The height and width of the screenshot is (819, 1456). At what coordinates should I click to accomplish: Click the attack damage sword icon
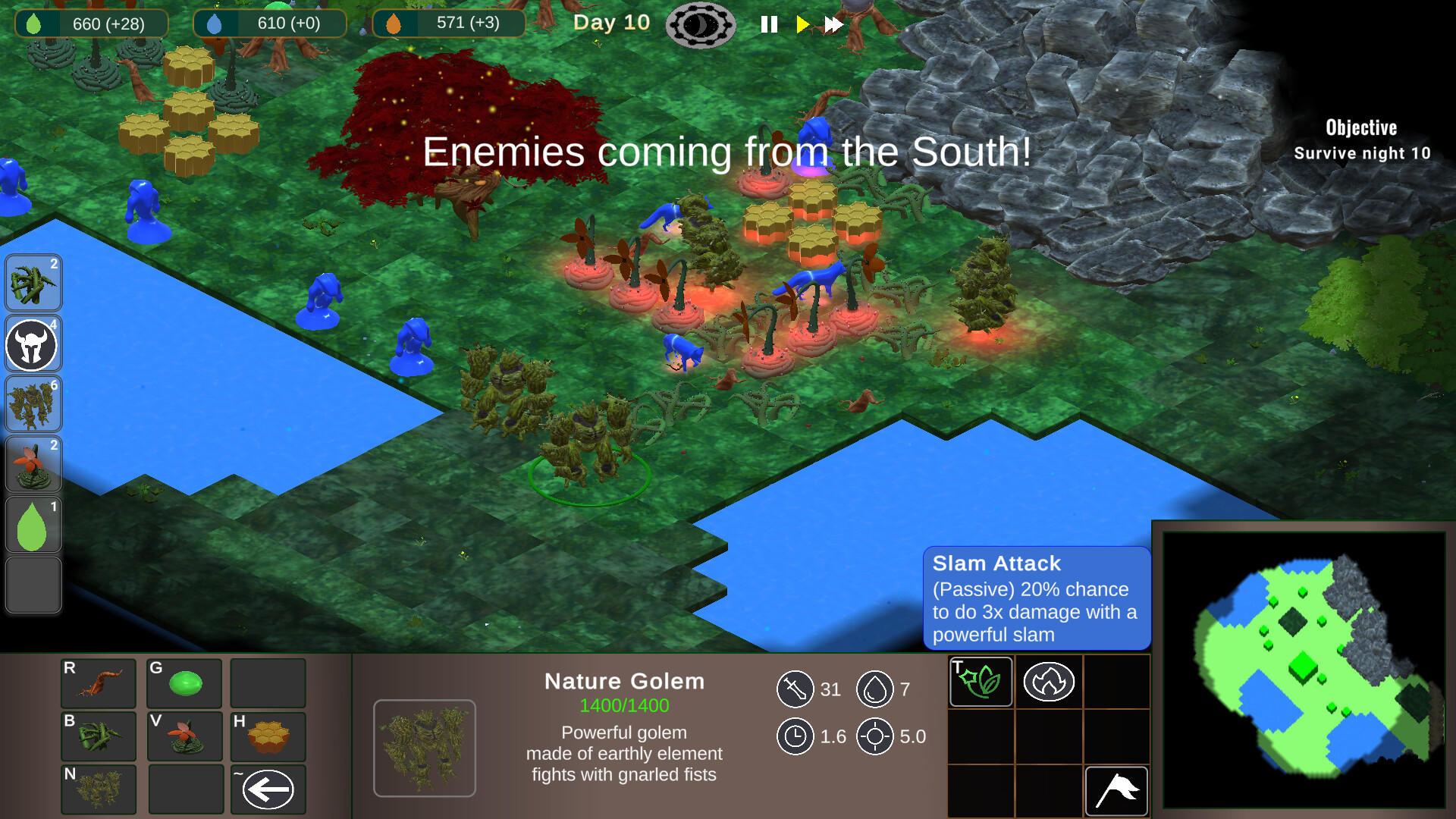point(795,690)
